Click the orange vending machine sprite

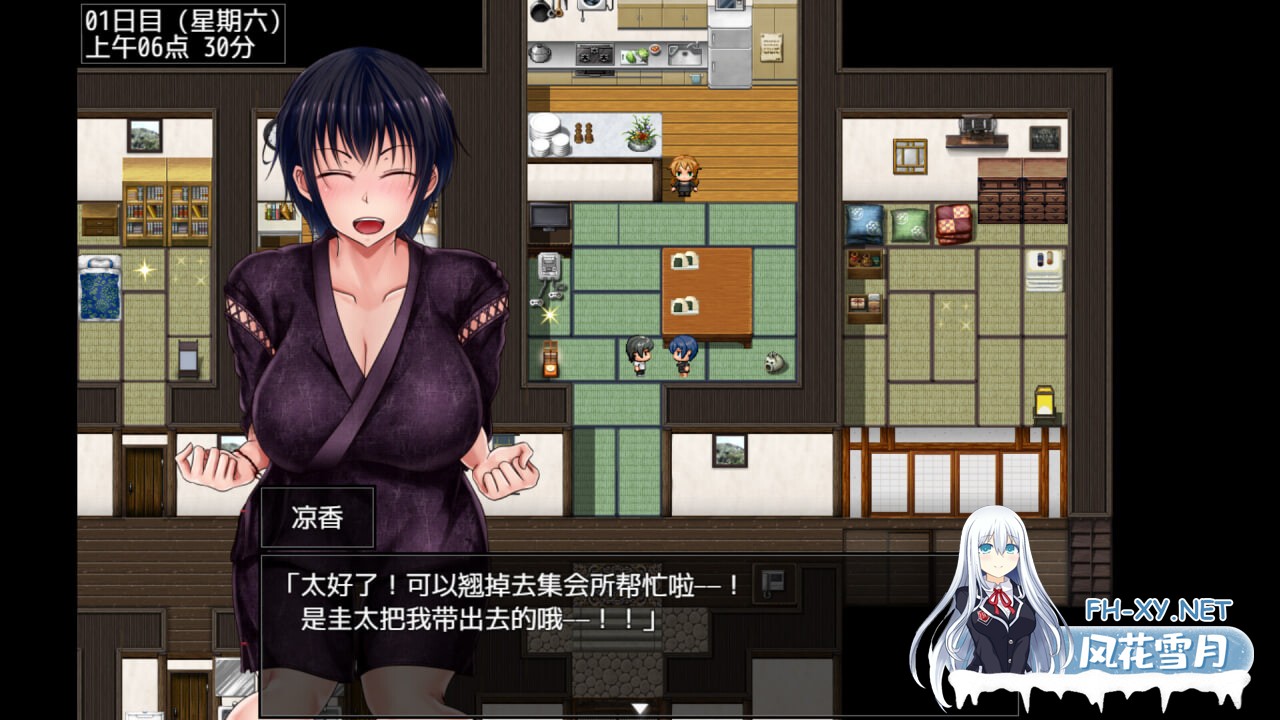pos(549,358)
